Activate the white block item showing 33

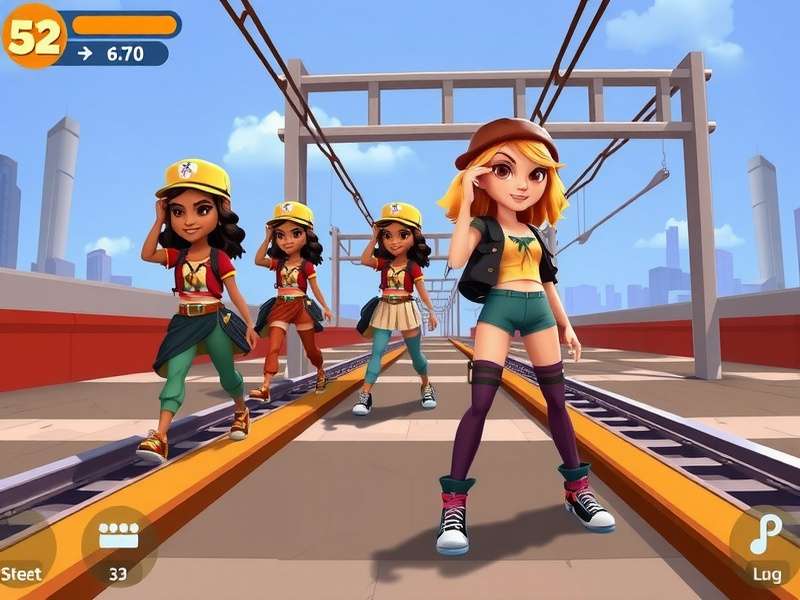pyautogui.click(x=118, y=545)
